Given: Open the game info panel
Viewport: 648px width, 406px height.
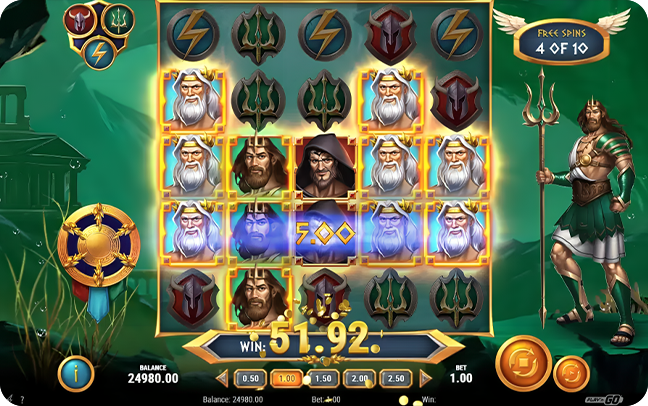Looking at the screenshot, I should pos(77,372).
